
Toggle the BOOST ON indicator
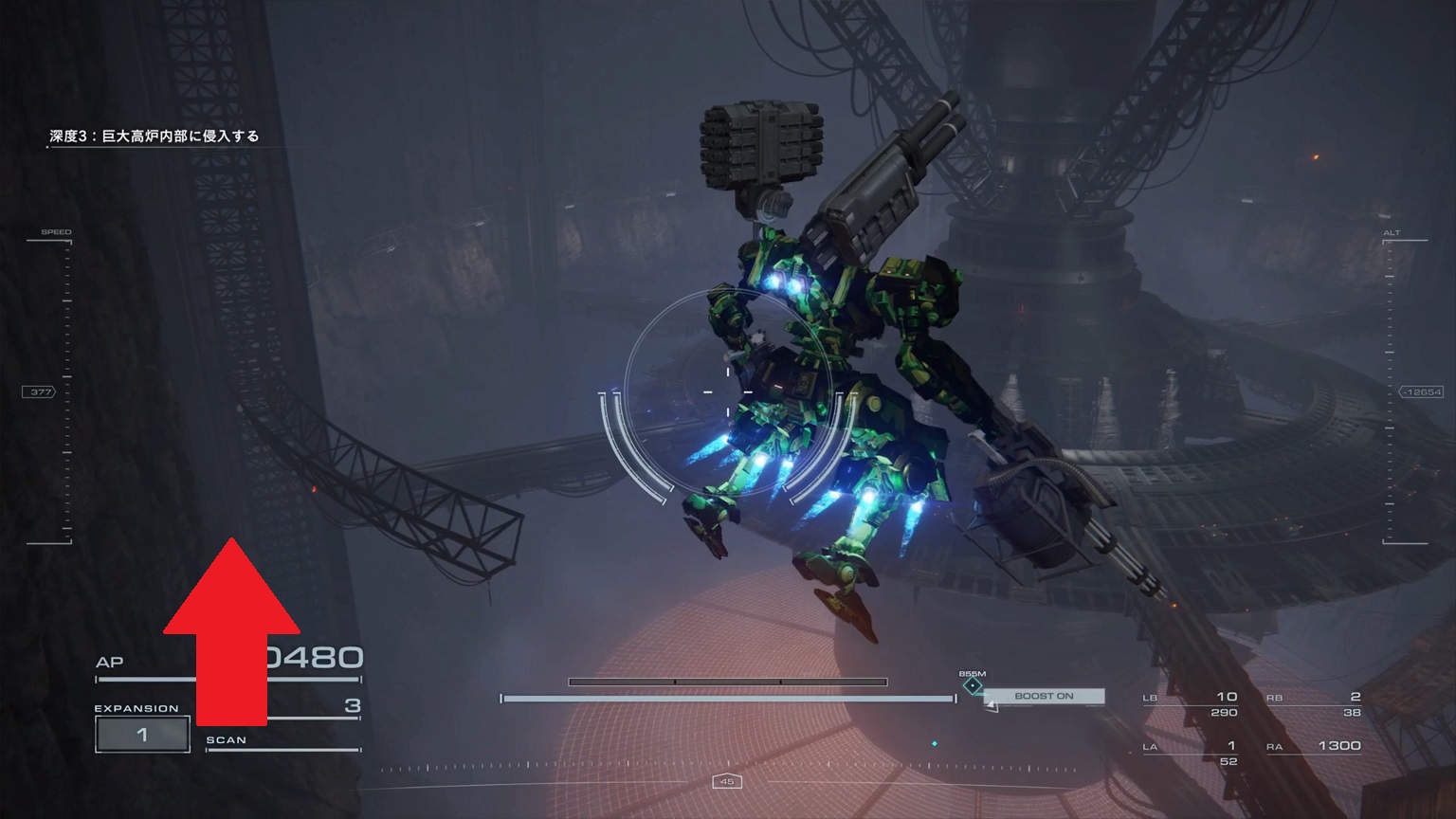pyautogui.click(x=1044, y=697)
